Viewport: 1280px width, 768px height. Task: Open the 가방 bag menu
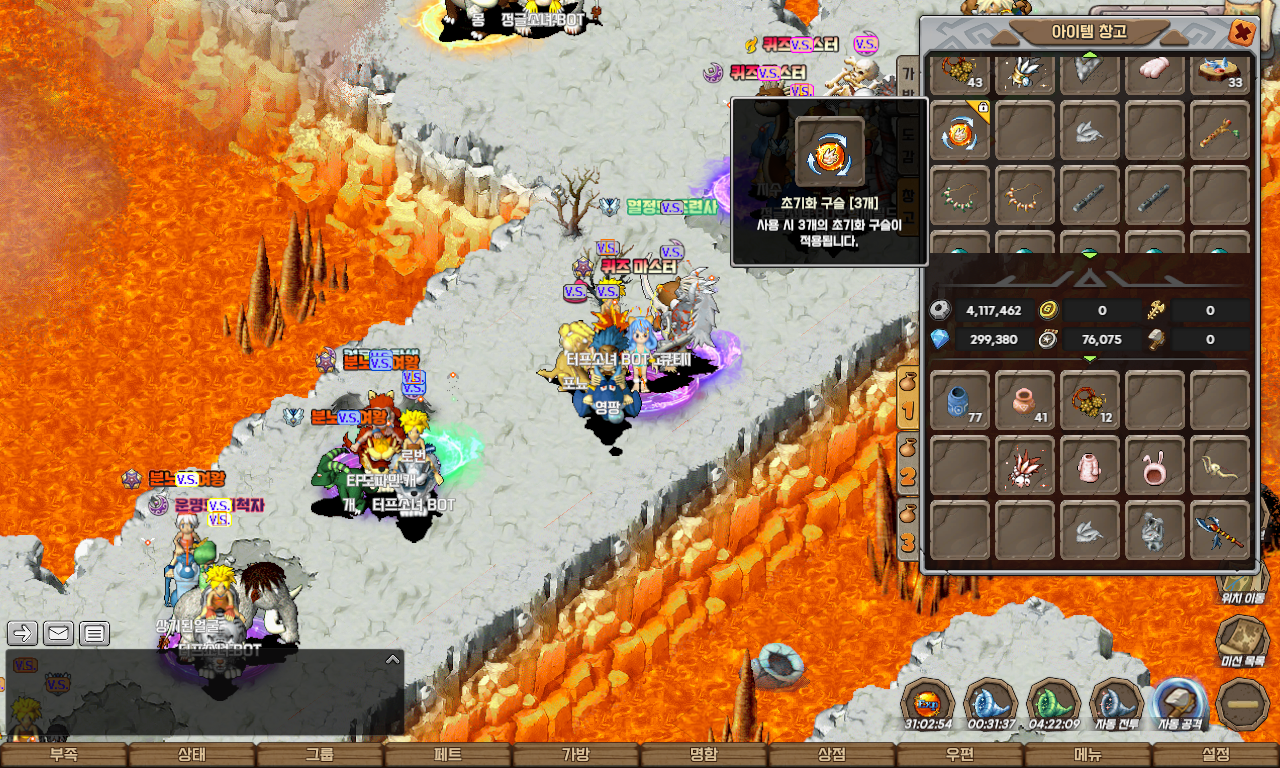576,755
